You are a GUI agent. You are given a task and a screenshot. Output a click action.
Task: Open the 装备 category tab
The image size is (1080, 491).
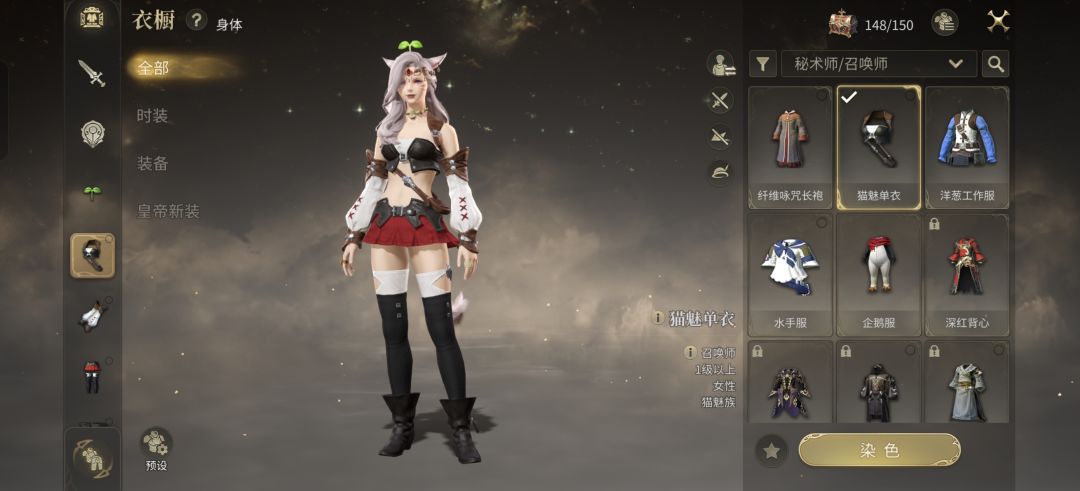coord(153,164)
